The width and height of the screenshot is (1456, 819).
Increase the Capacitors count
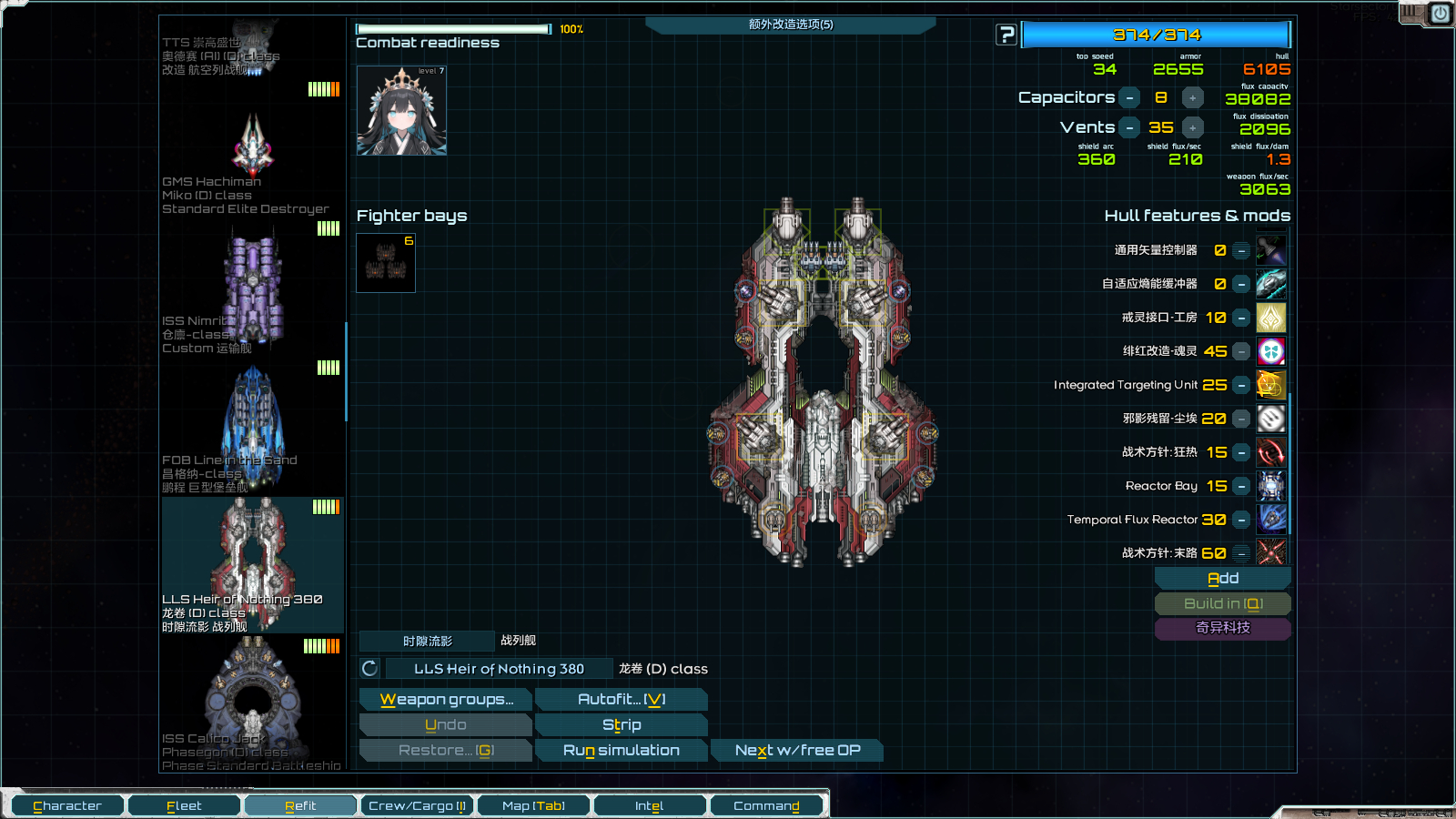click(1192, 97)
